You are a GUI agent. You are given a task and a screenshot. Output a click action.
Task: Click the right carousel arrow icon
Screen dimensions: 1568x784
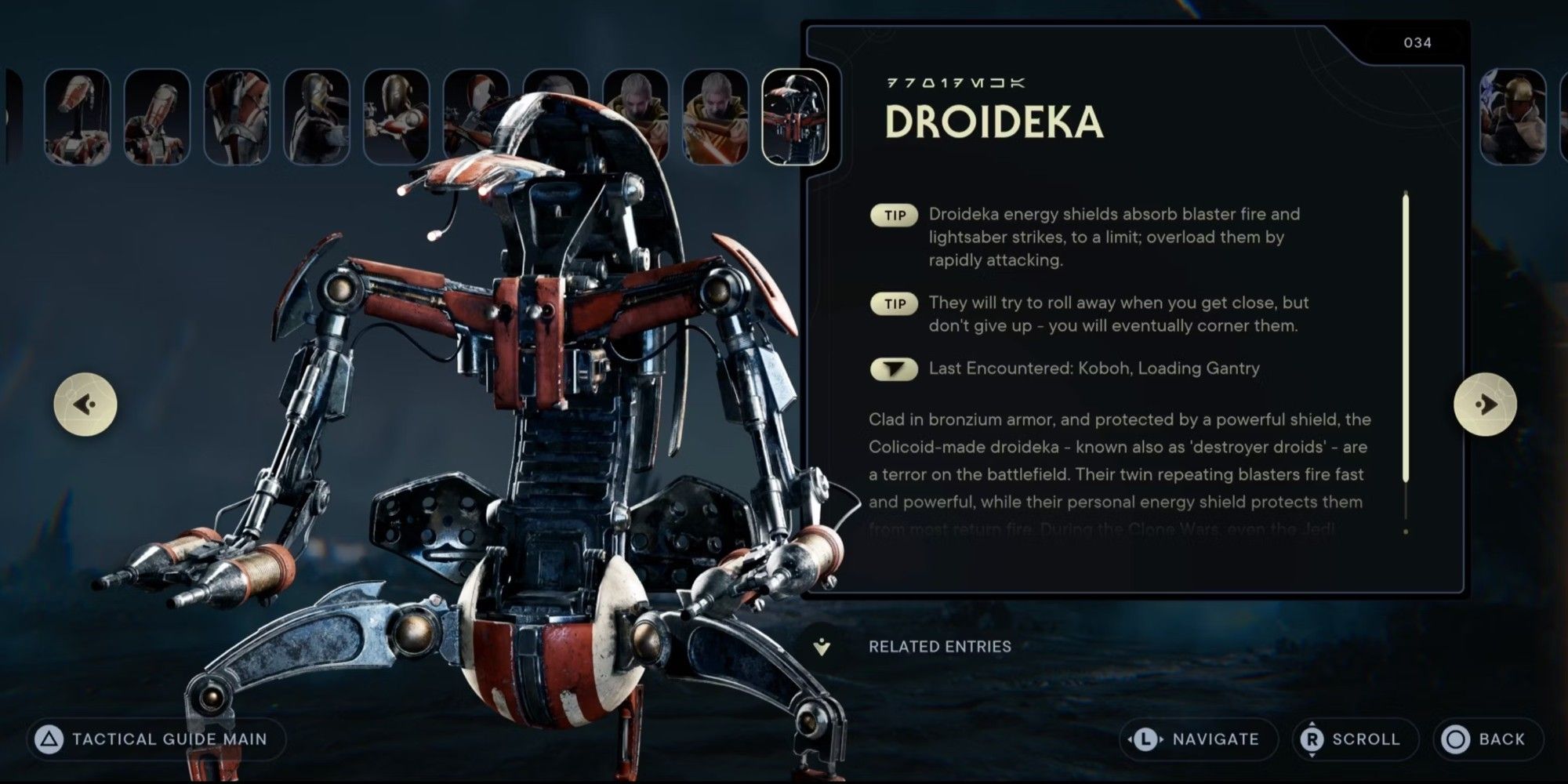point(1486,403)
